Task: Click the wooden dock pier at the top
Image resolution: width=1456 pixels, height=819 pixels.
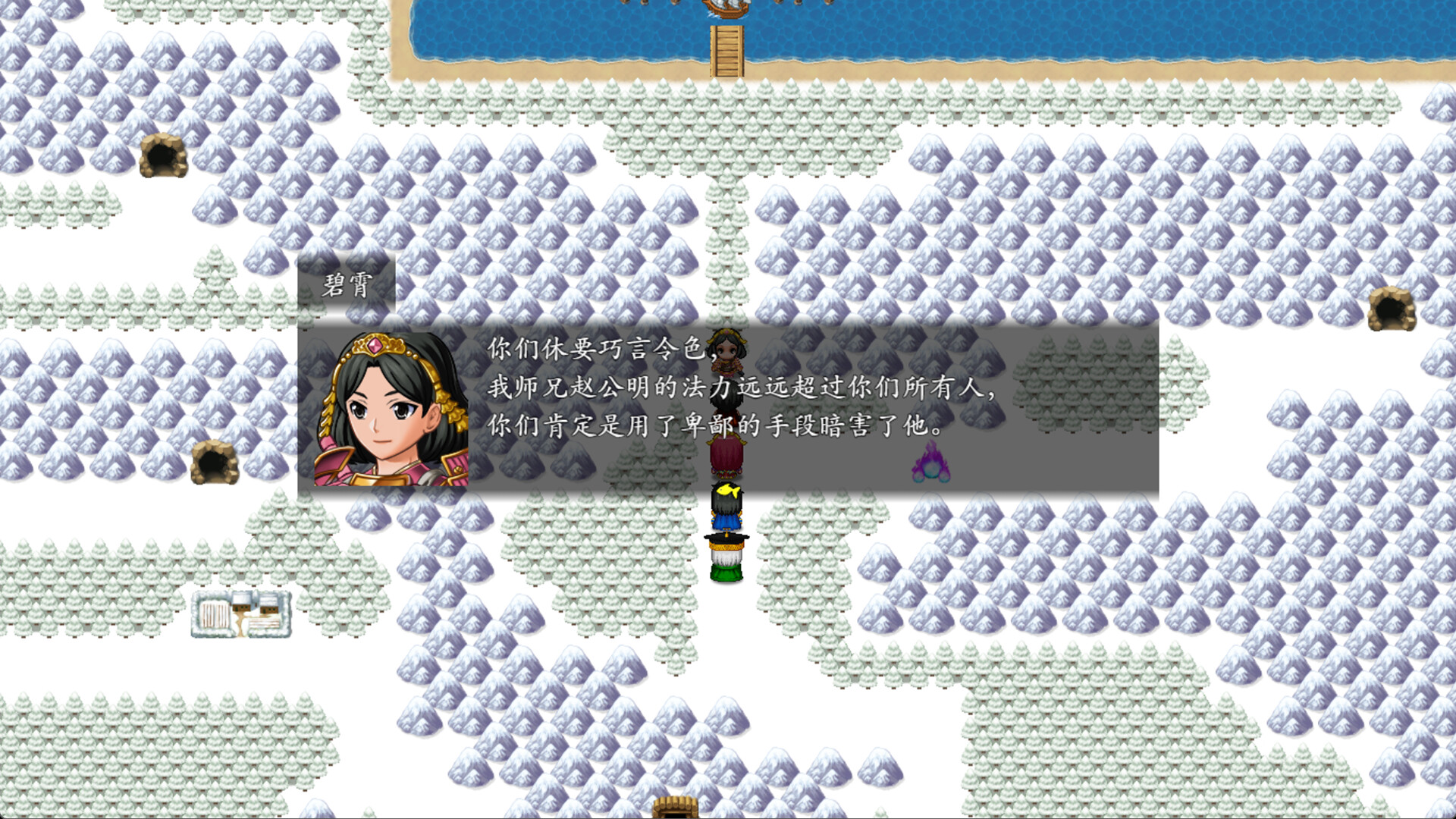Action: [726, 52]
